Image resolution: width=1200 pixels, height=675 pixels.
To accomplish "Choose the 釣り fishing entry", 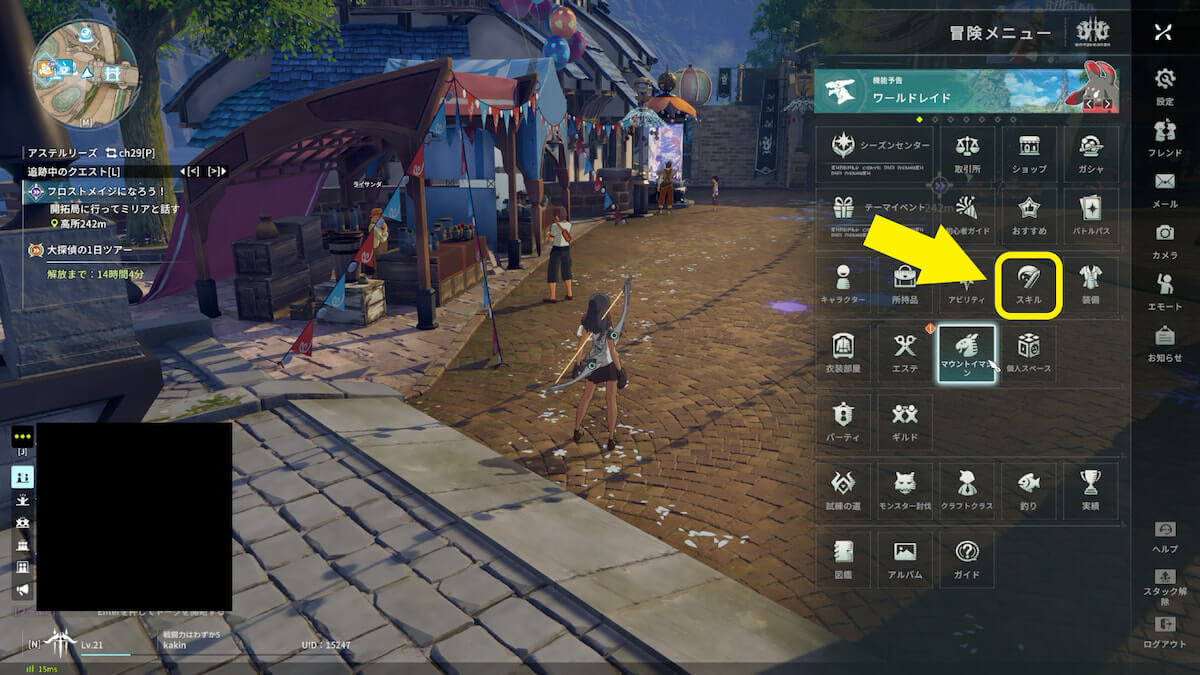I will [1029, 490].
